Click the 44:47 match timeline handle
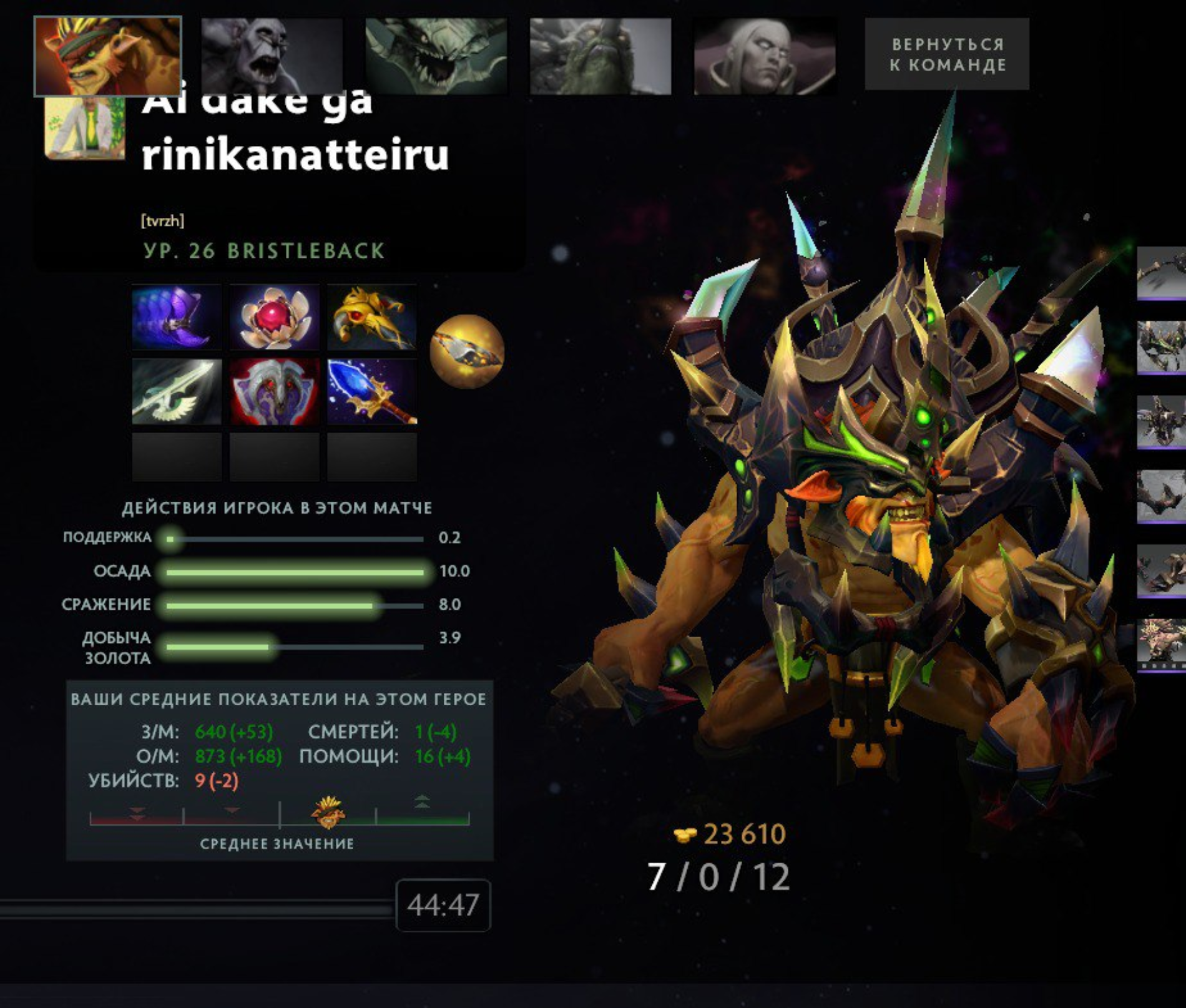Image resolution: width=1186 pixels, height=1008 pixels. click(443, 905)
